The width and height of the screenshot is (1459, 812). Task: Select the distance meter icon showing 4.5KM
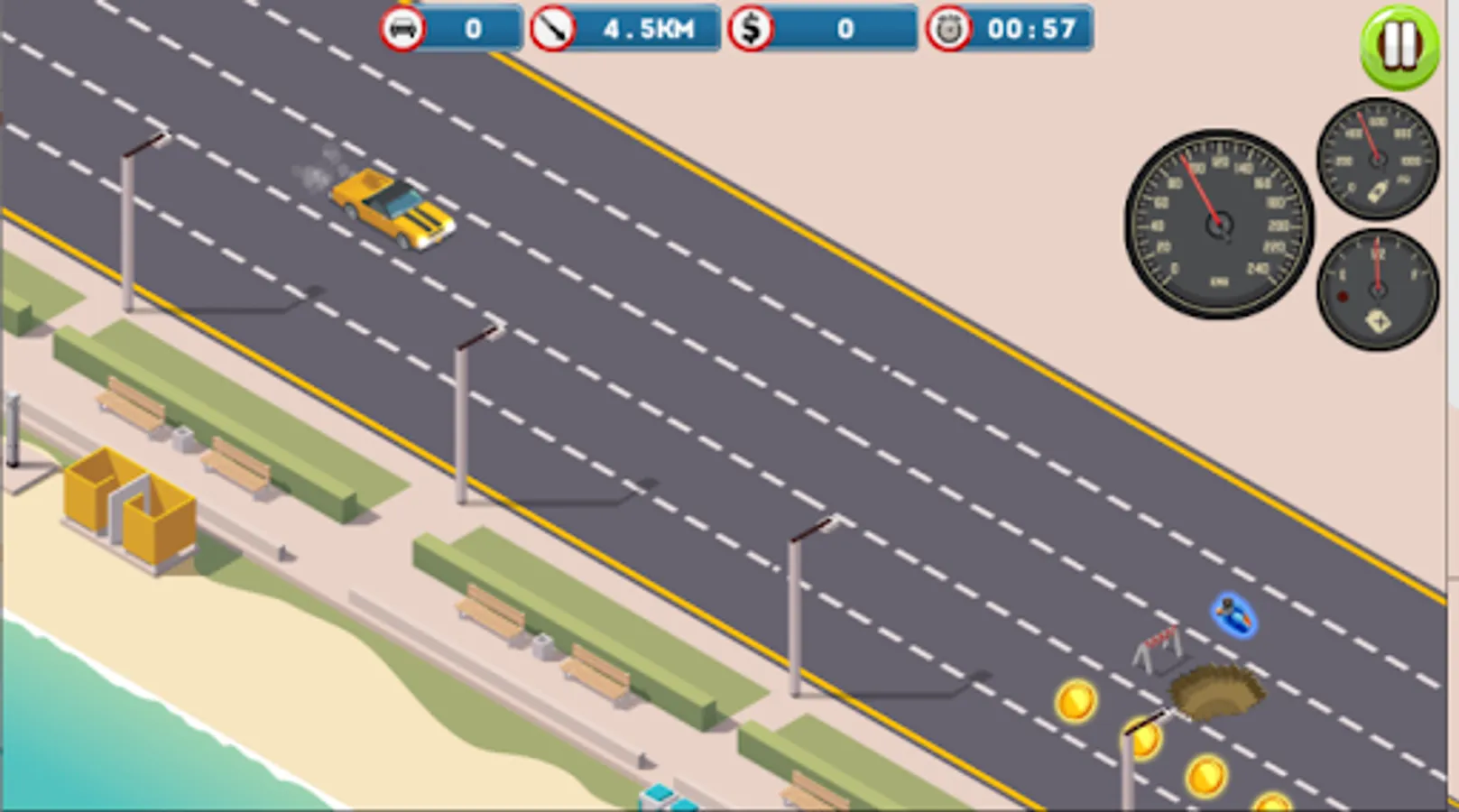[551, 29]
